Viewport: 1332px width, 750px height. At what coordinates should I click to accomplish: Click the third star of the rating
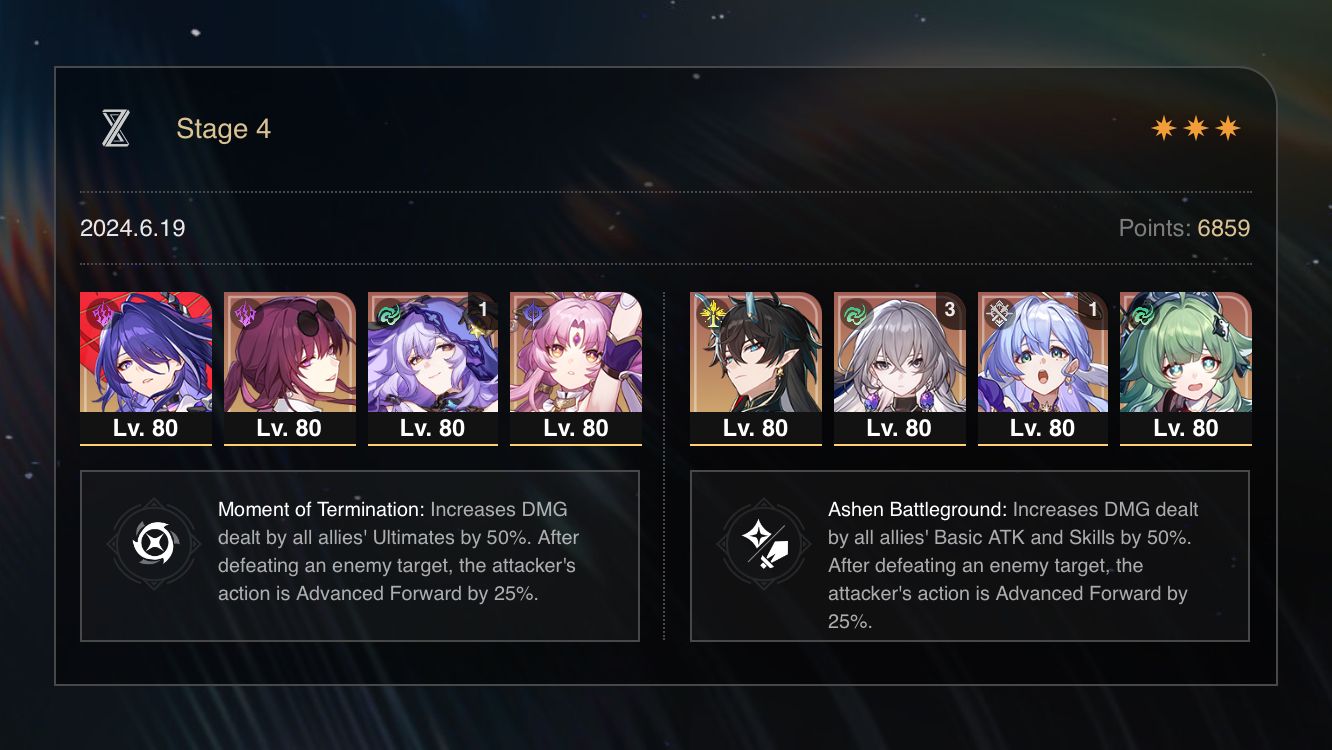pos(1228,127)
